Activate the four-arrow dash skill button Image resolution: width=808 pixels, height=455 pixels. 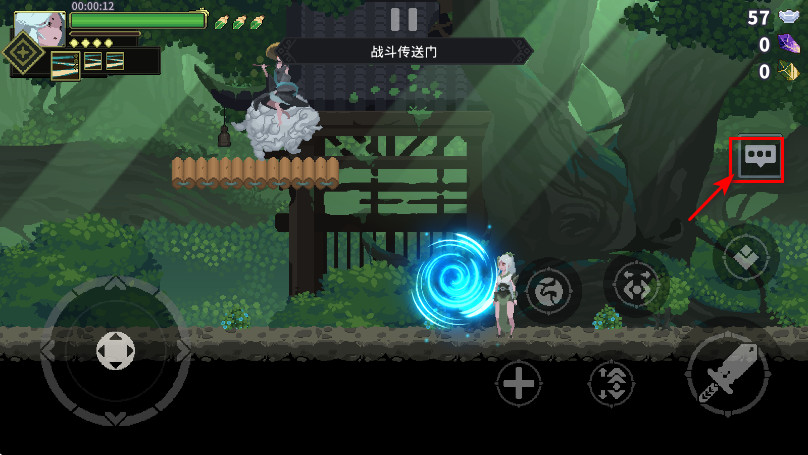(x=636, y=285)
